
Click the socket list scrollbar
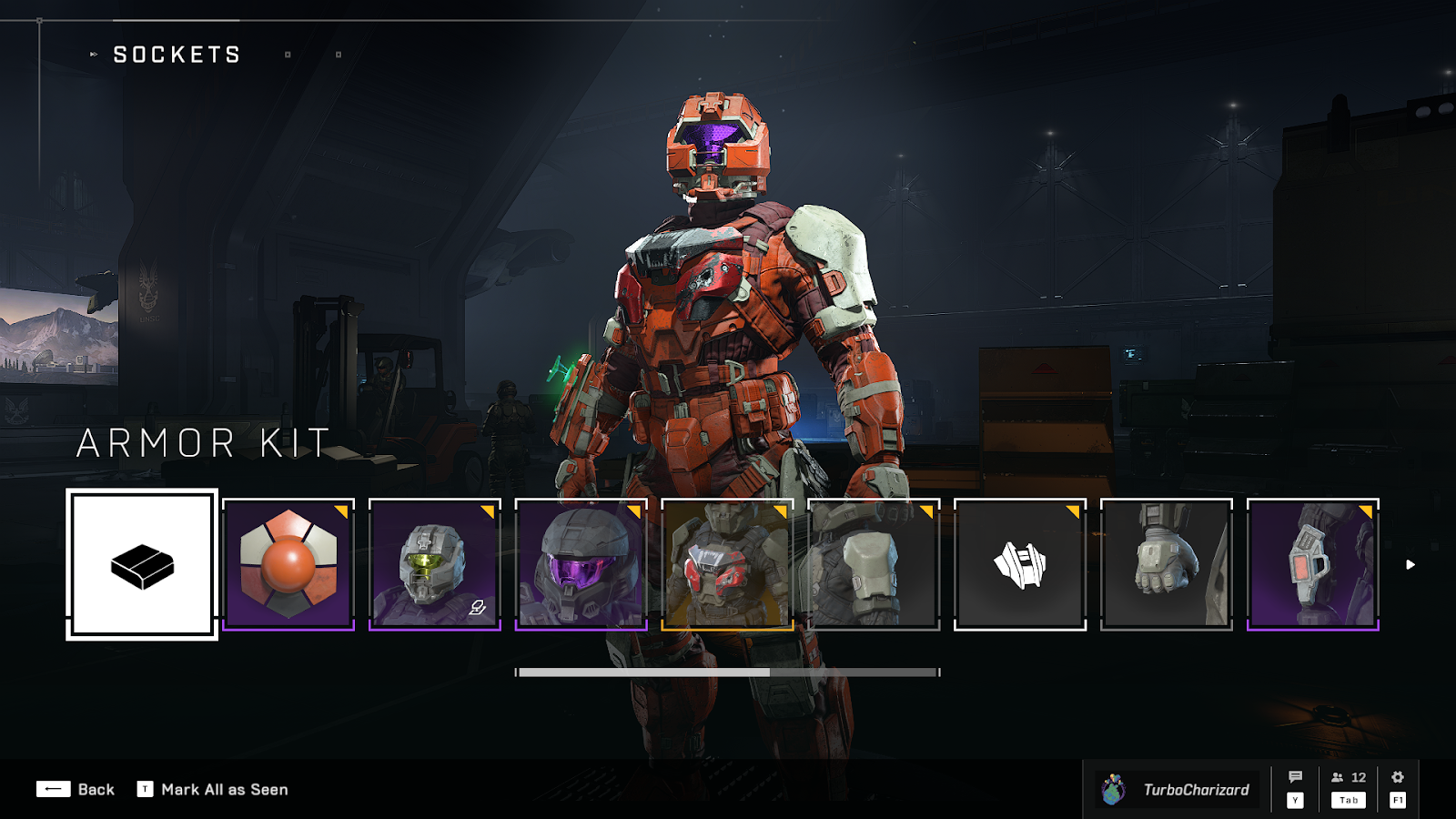point(728,672)
